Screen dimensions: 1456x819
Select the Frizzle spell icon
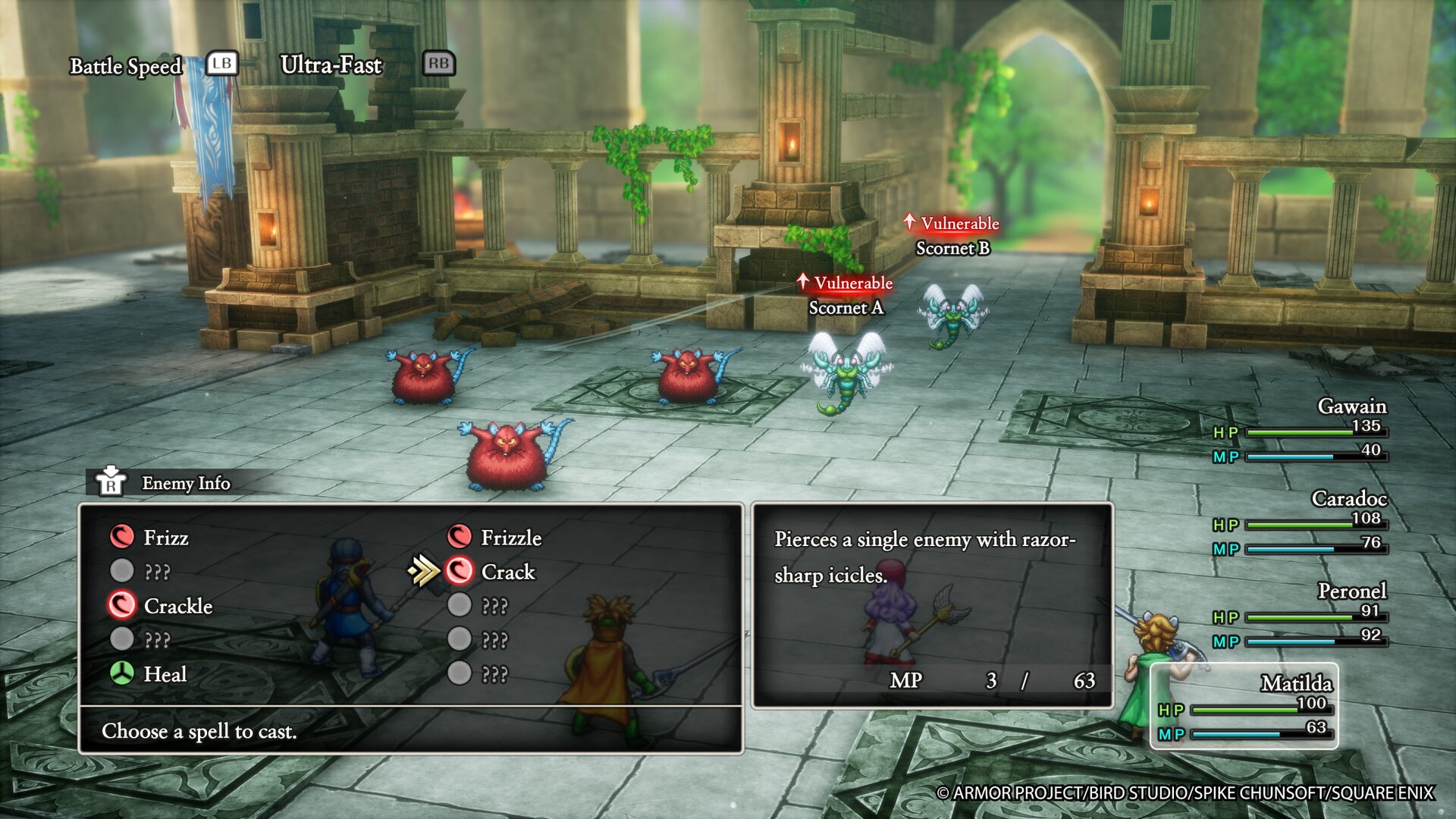click(x=457, y=539)
